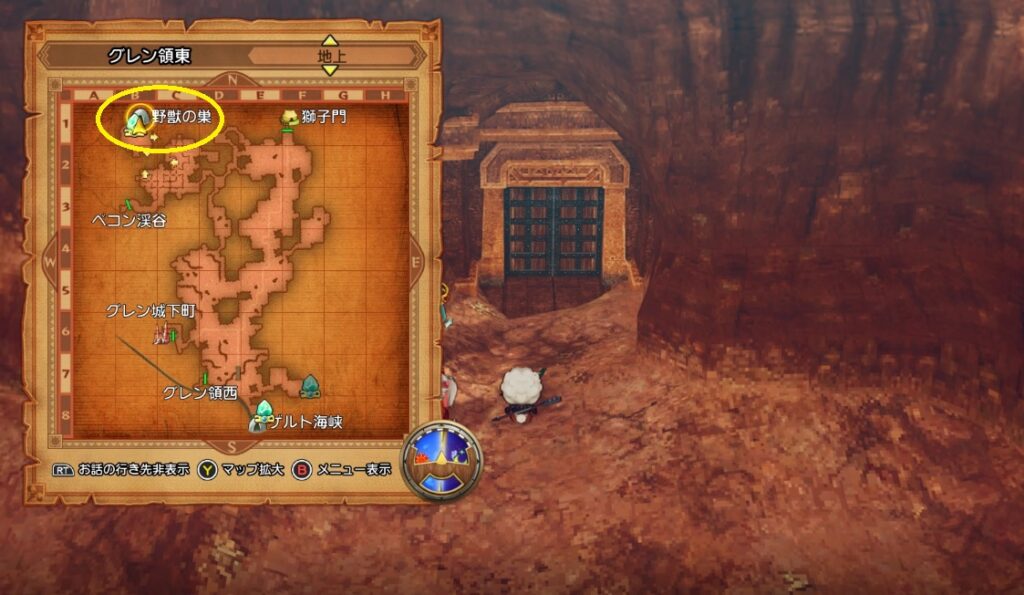The width and height of the screenshot is (1024, 595).
Task: Pick the グレン領西 exit marker
Action: point(206,378)
